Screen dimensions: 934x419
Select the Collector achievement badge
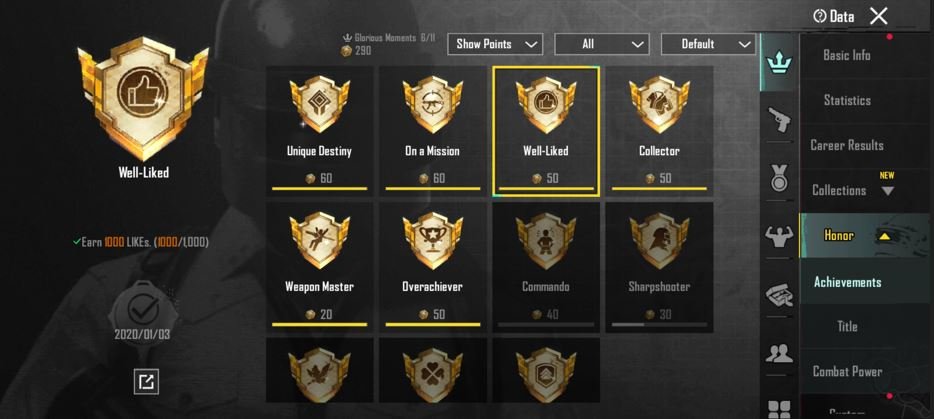click(x=659, y=129)
